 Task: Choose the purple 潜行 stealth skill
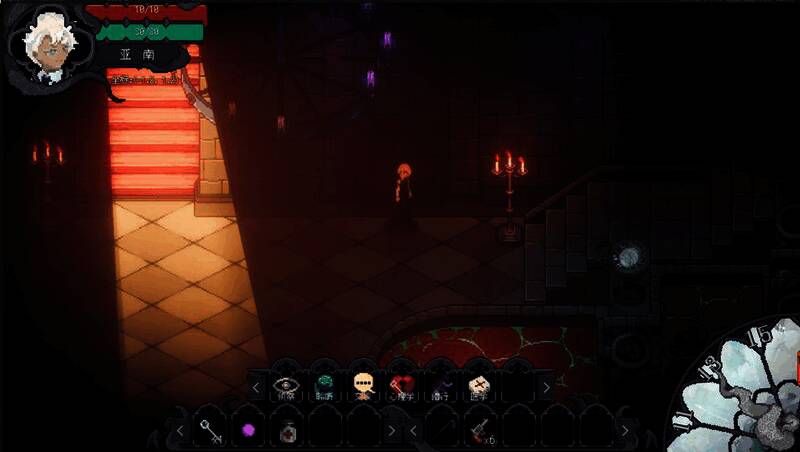click(x=441, y=385)
